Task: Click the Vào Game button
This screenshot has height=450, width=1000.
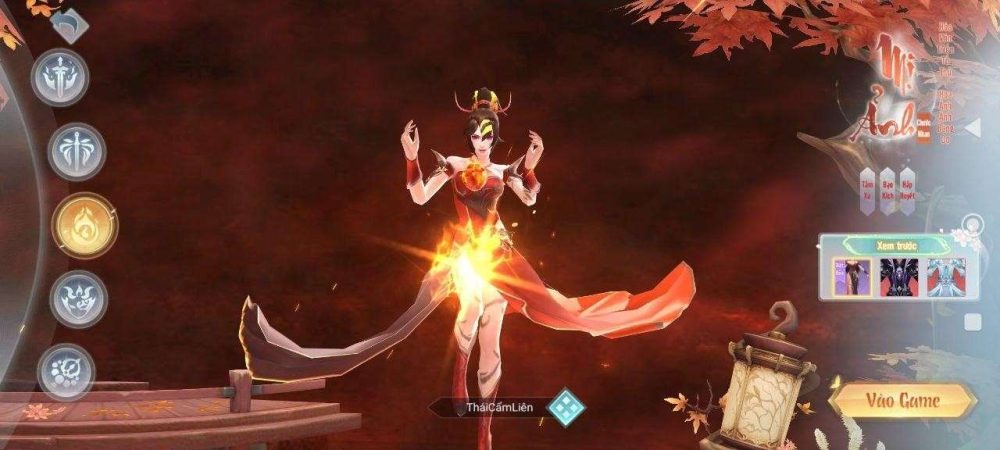Action: pos(902,401)
